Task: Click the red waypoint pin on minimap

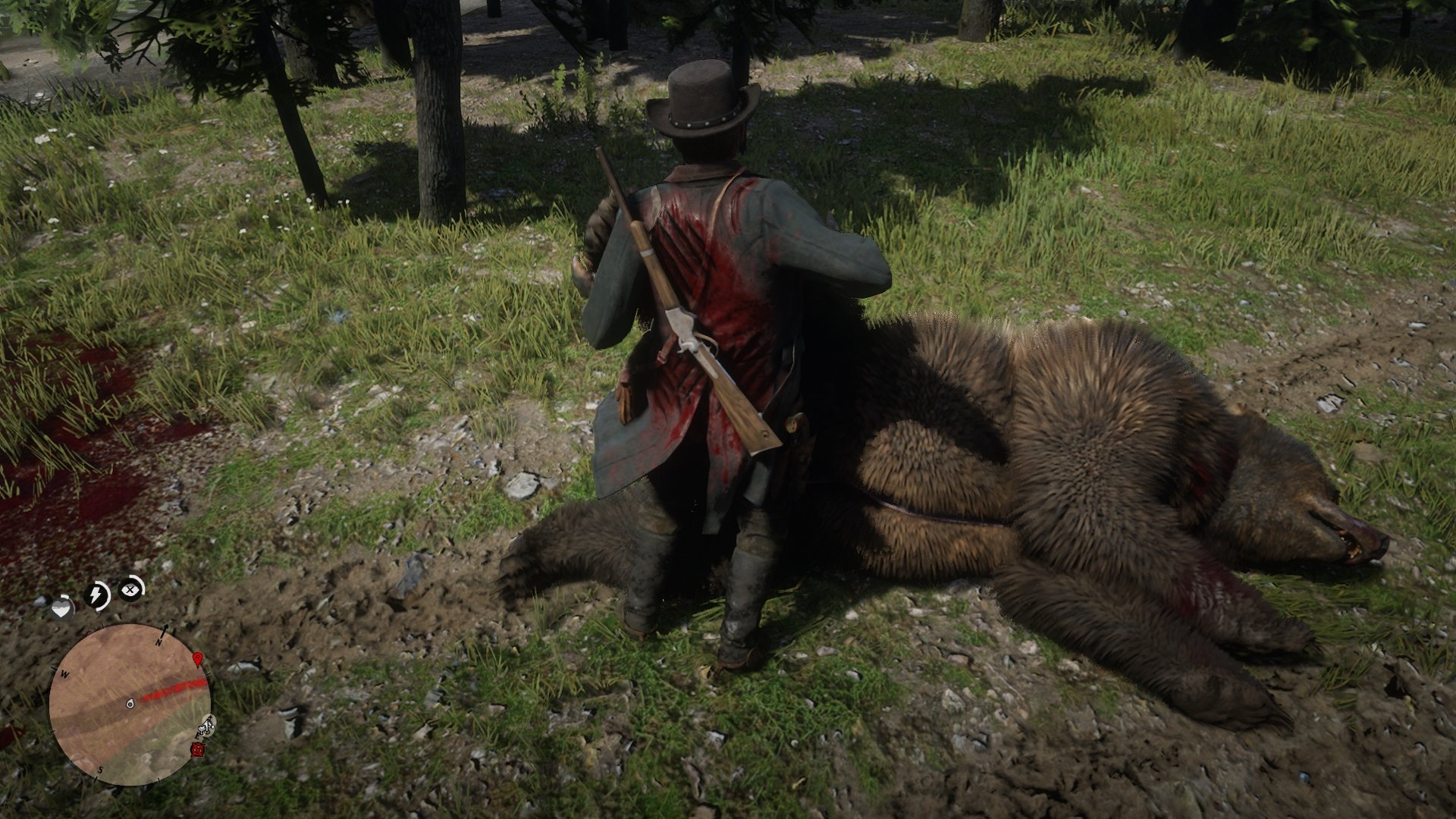Action: click(x=198, y=660)
